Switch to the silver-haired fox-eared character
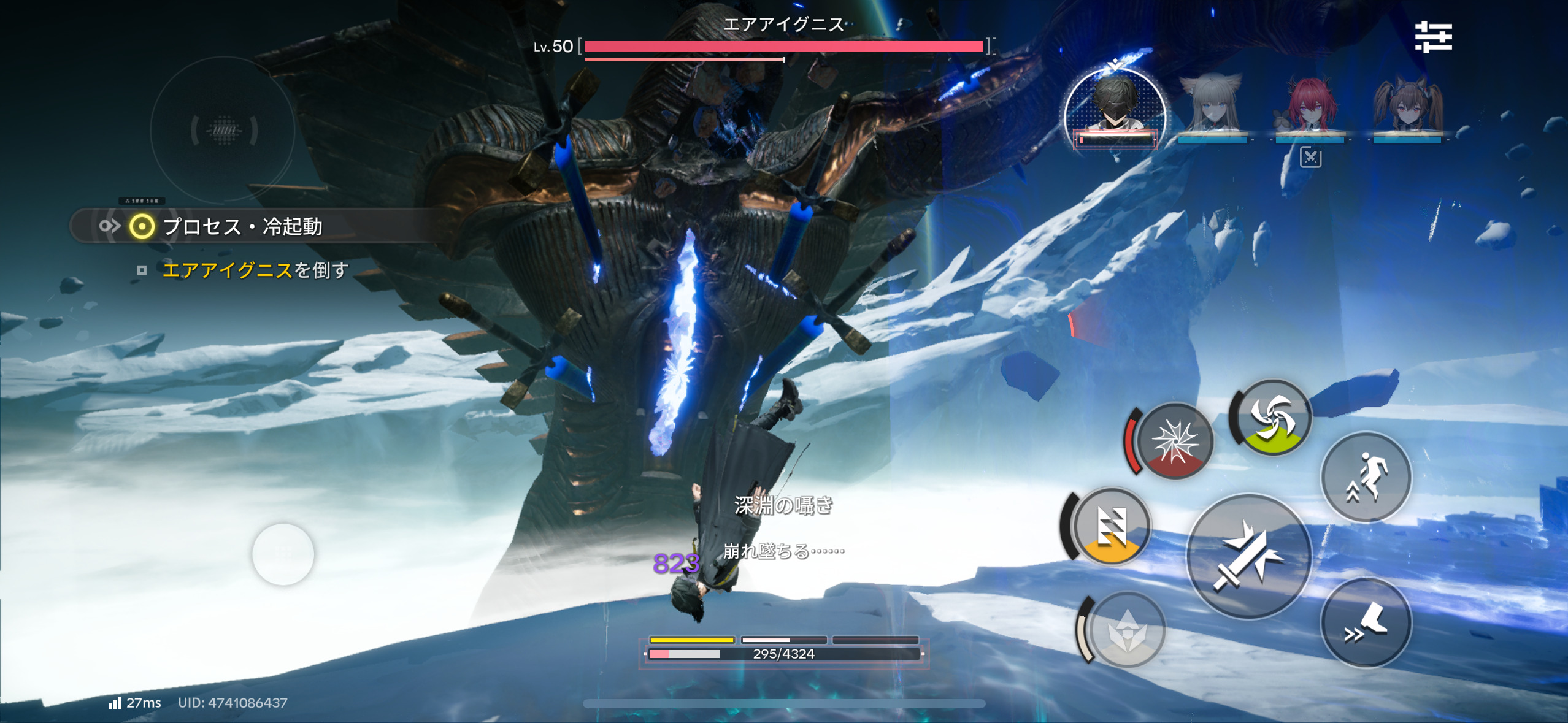The image size is (1568, 723). coord(1212,107)
